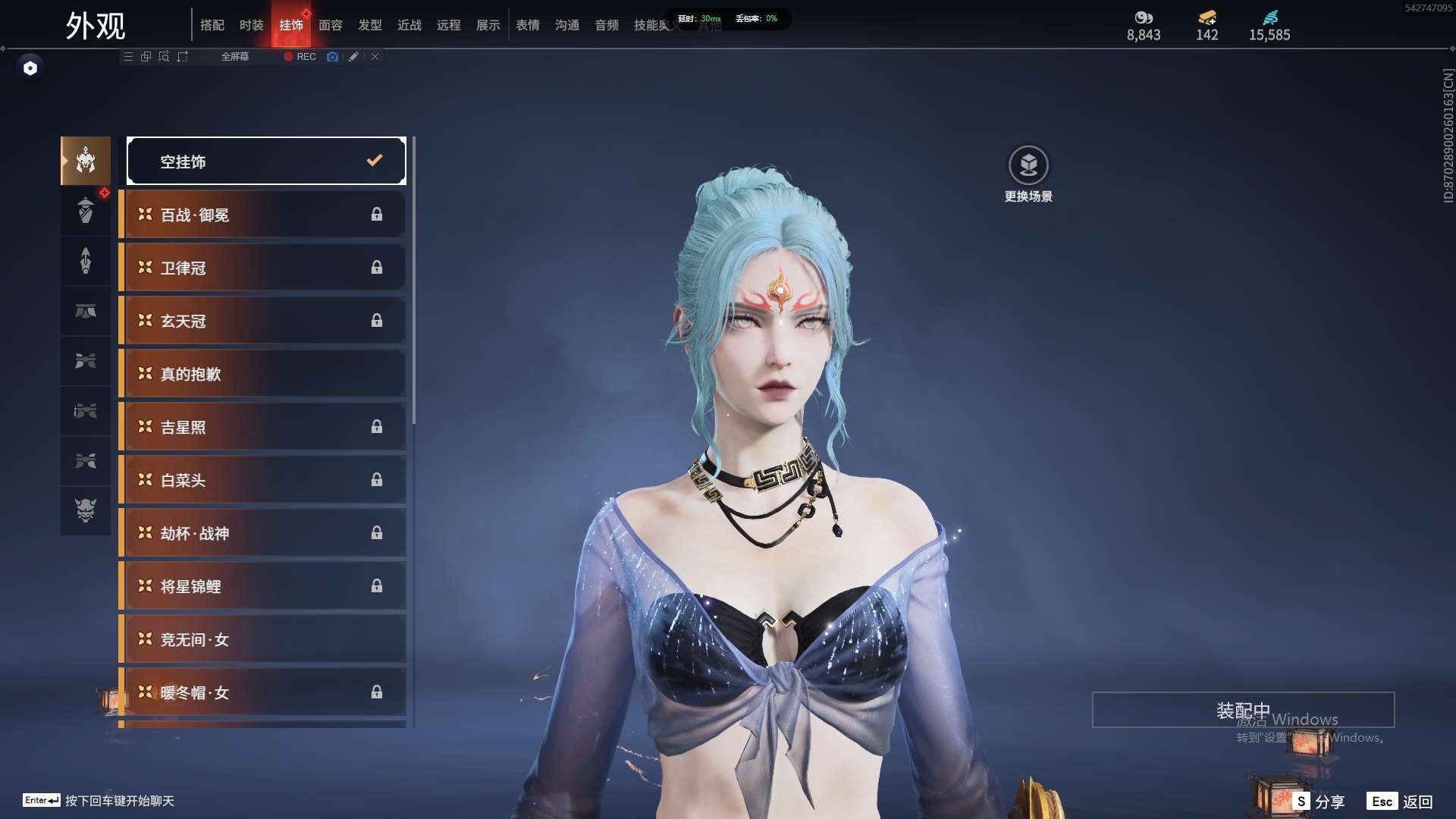Switch to the 发型 tab
This screenshot has height=819, width=1456.
370,25
